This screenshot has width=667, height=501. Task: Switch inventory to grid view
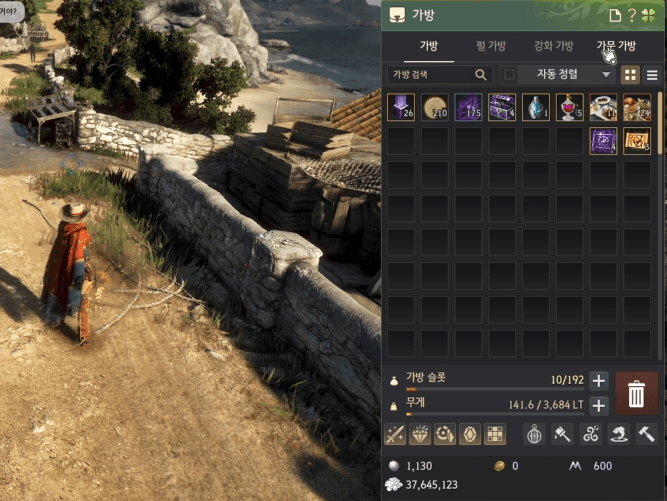coord(631,74)
